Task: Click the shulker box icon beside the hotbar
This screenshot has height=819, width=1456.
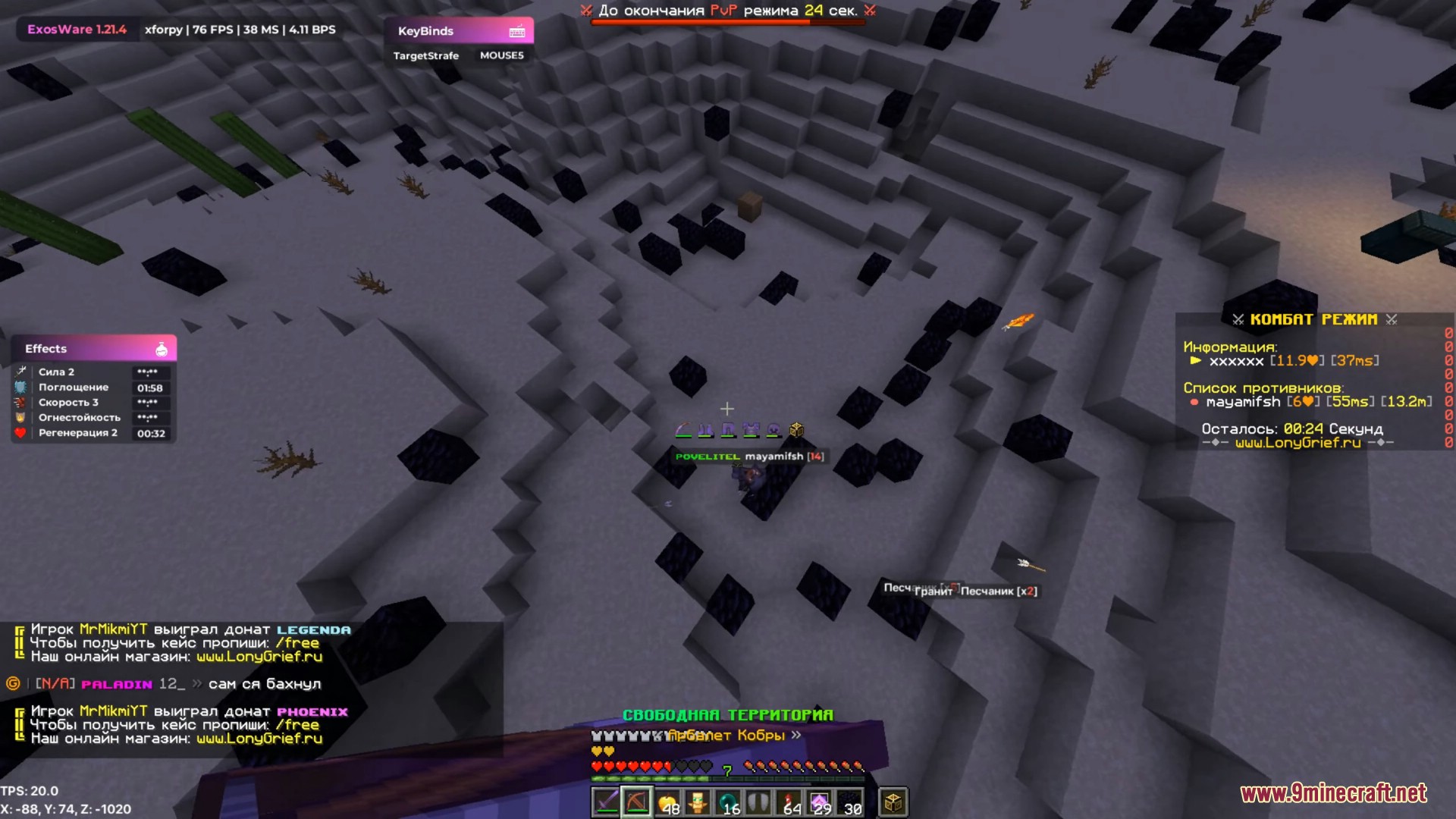Action: [893, 801]
